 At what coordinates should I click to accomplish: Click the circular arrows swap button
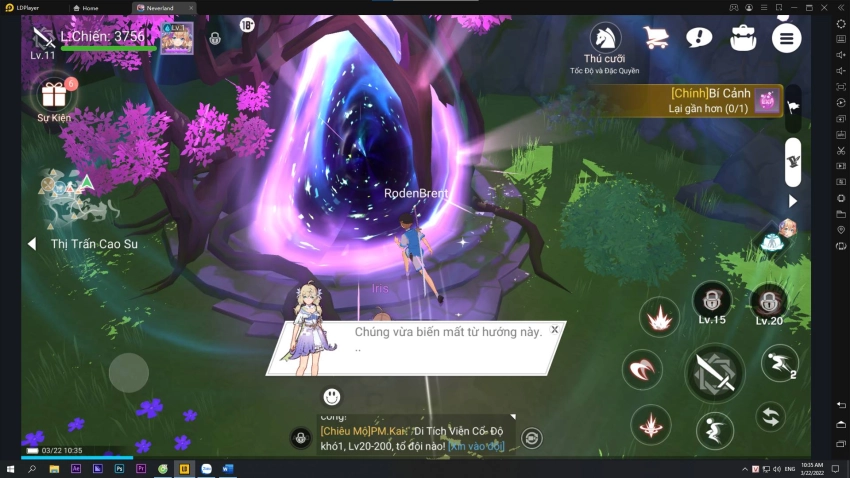769,415
